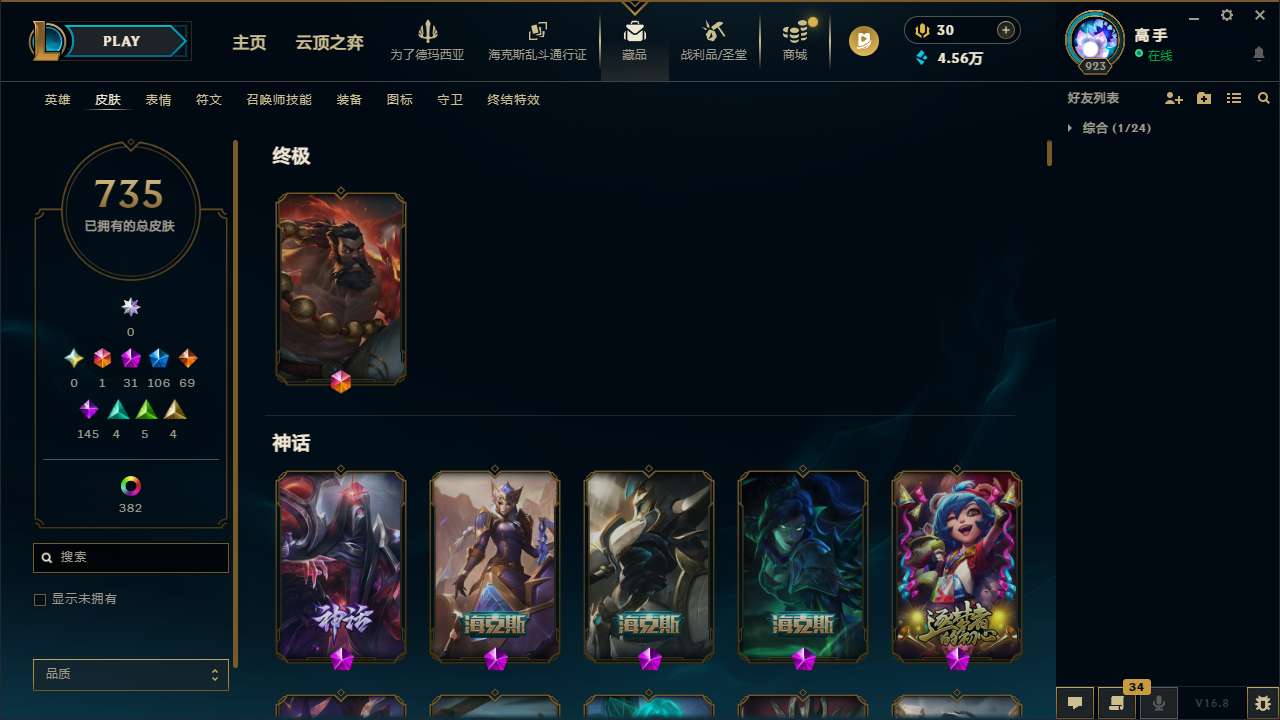This screenshot has width=1280, height=720.
Task: Click the create friend group folder icon
Action: pos(1204,98)
